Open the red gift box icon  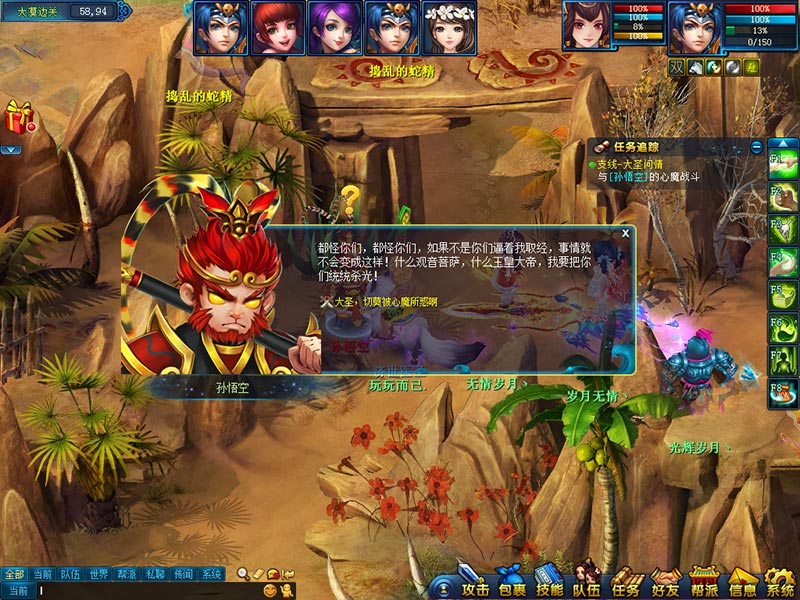18,117
